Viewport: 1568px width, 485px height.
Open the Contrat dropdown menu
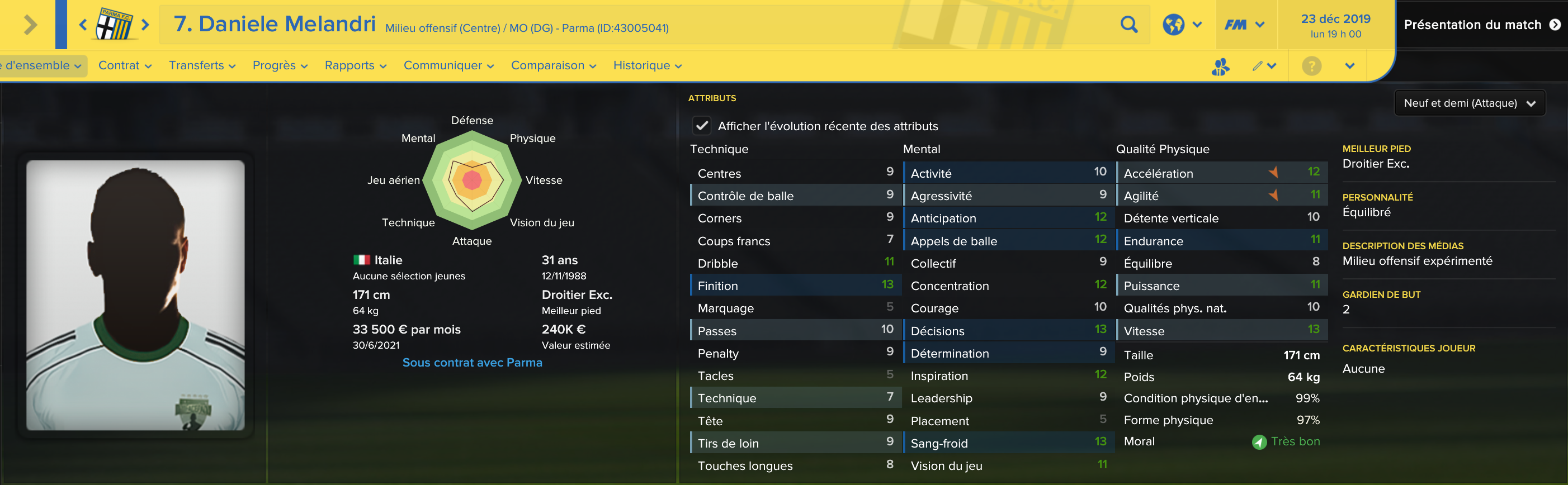click(x=125, y=66)
